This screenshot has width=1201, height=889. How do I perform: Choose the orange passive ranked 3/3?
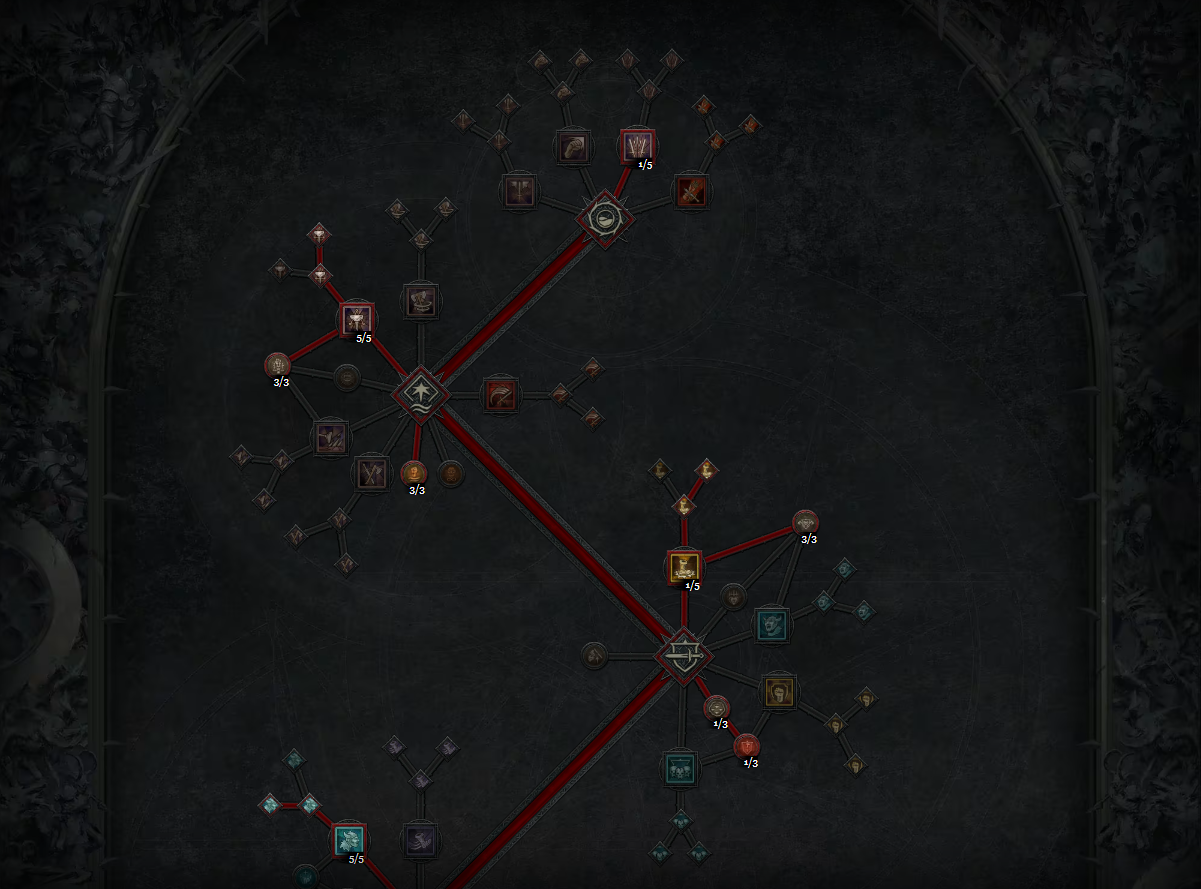[413, 472]
